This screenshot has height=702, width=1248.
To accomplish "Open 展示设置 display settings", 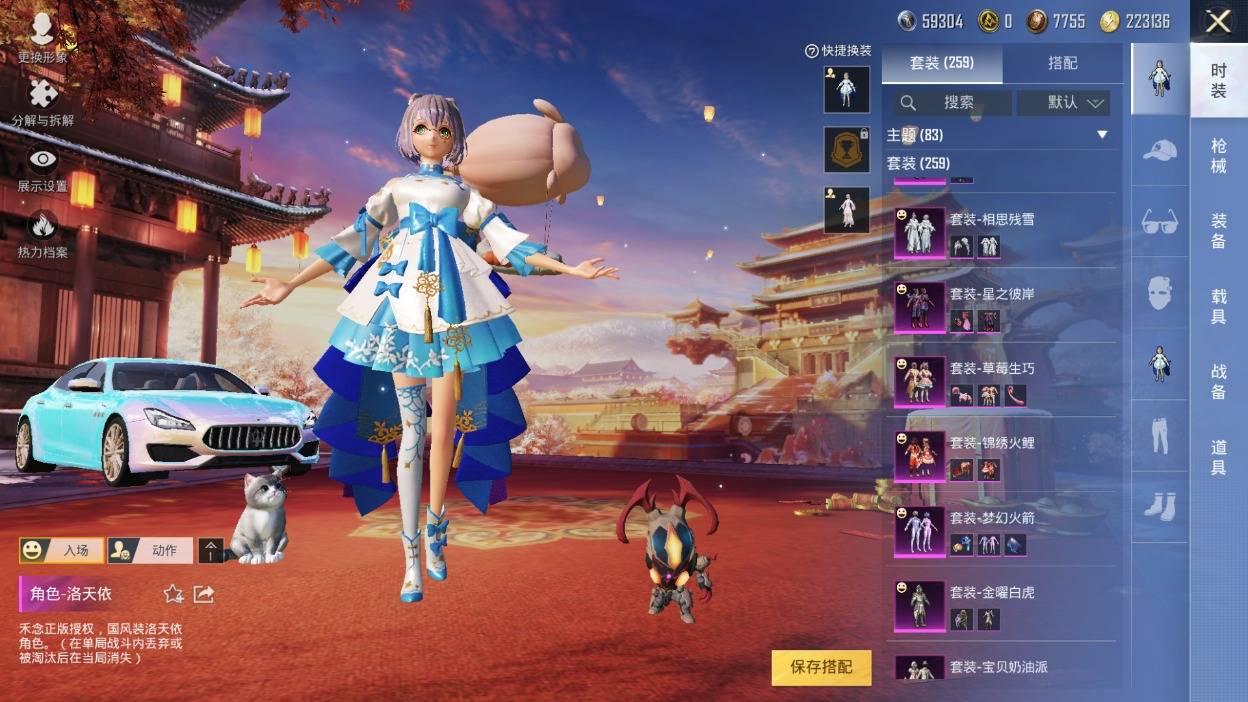I will [x=42, y=168].
